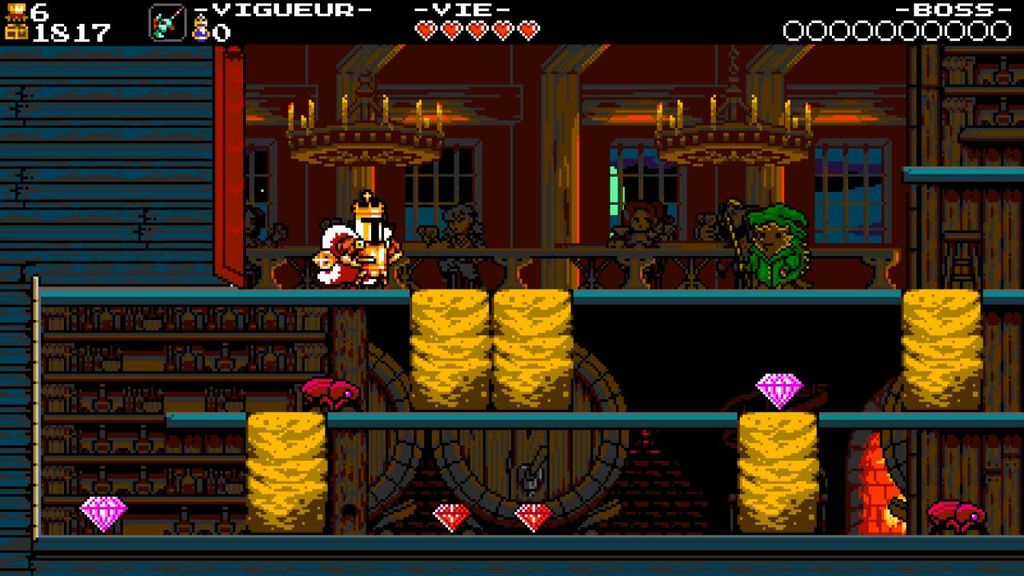Viewport: 1024px width, 576px height.
Task: Select the equipped heirloom slot beside Vigueur
Action: [166, 22]
